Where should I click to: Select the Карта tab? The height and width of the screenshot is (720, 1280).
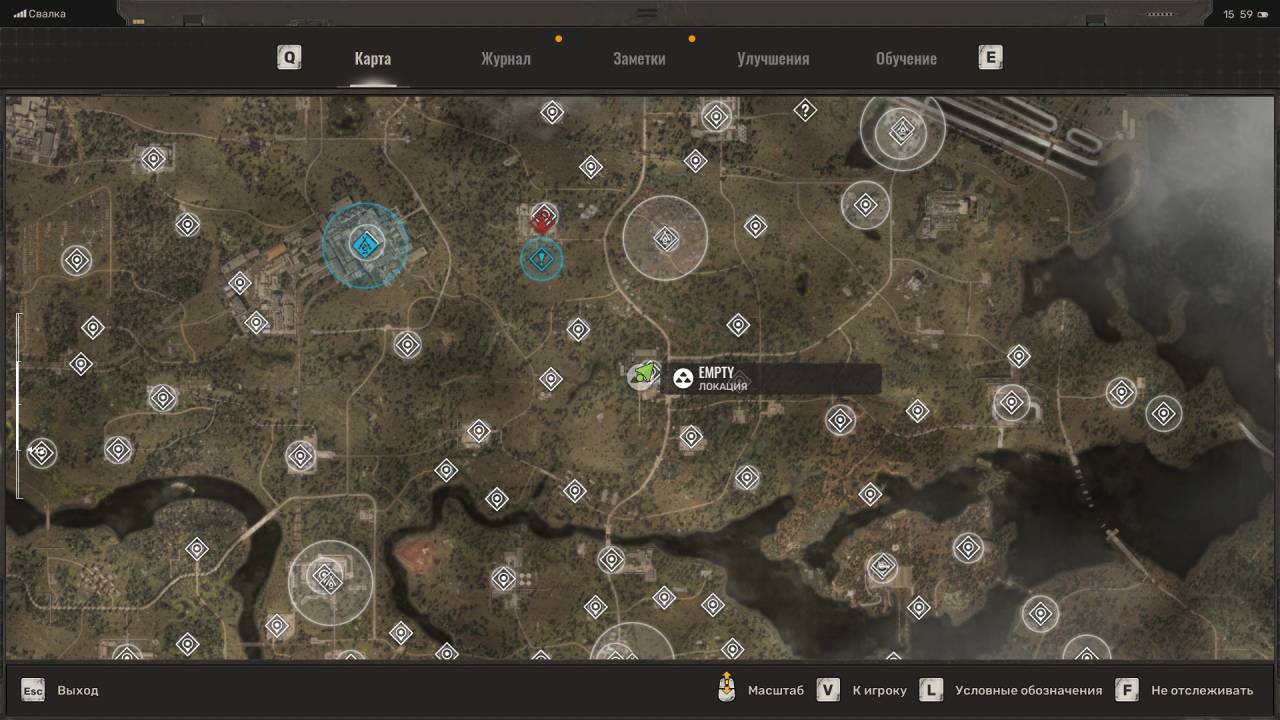click(372, 58)
